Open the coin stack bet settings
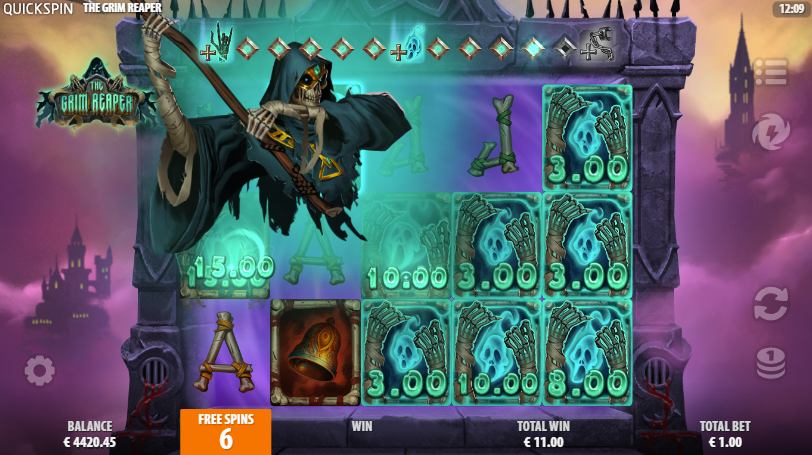Screen dimensions: 812x455 pos(770,362)
